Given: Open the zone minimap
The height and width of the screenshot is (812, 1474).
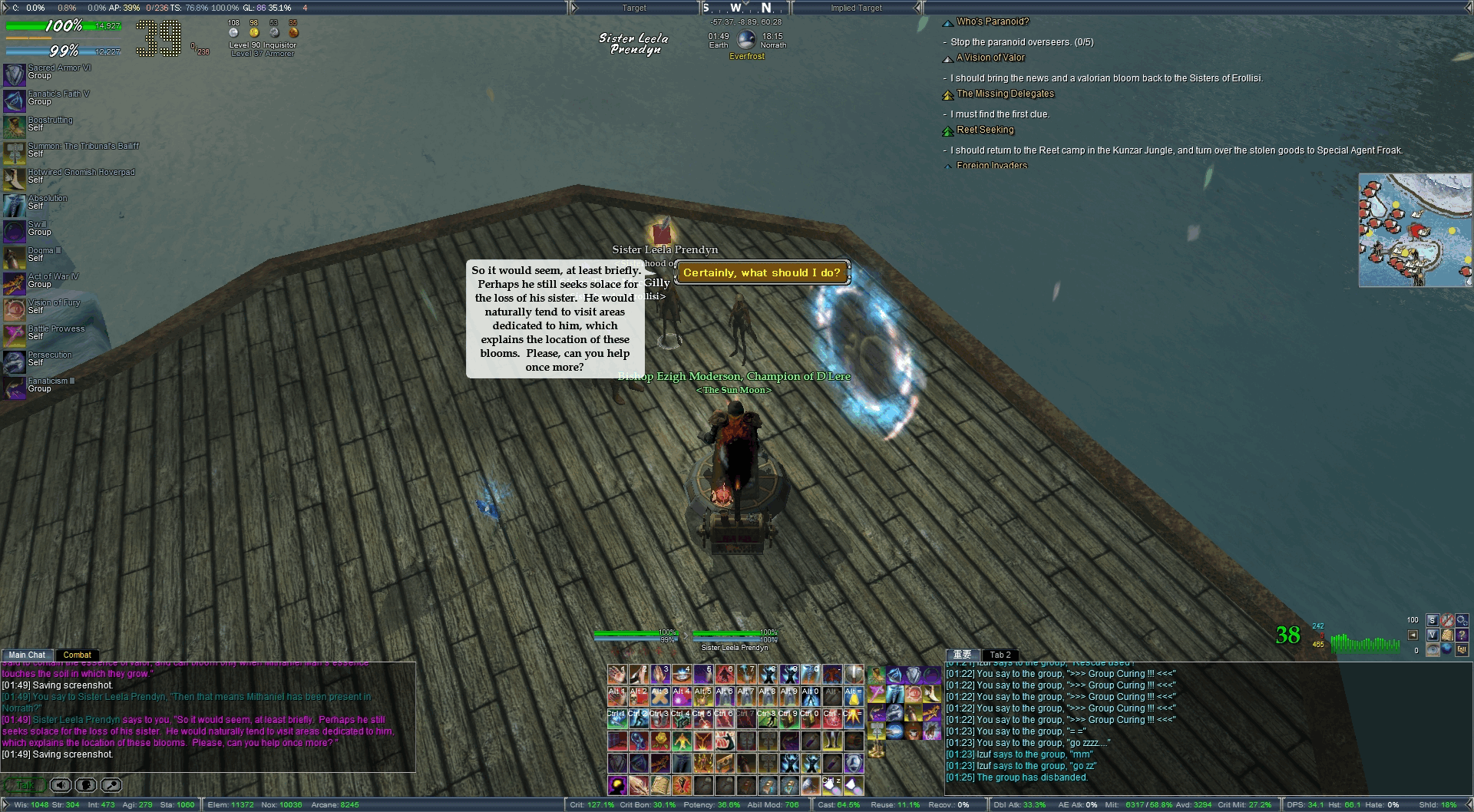Looking at the screenshot, I should 1415,230.
